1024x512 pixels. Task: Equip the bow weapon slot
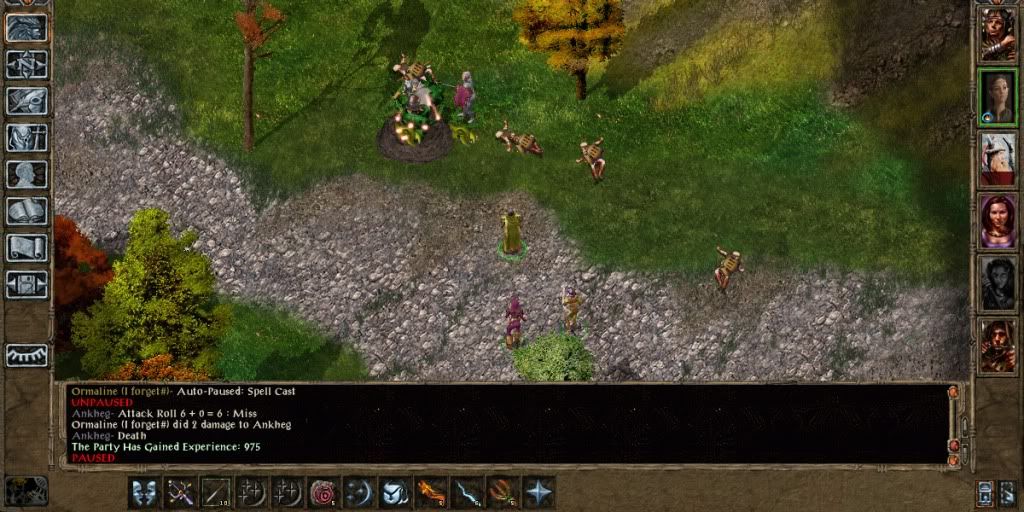180,492
